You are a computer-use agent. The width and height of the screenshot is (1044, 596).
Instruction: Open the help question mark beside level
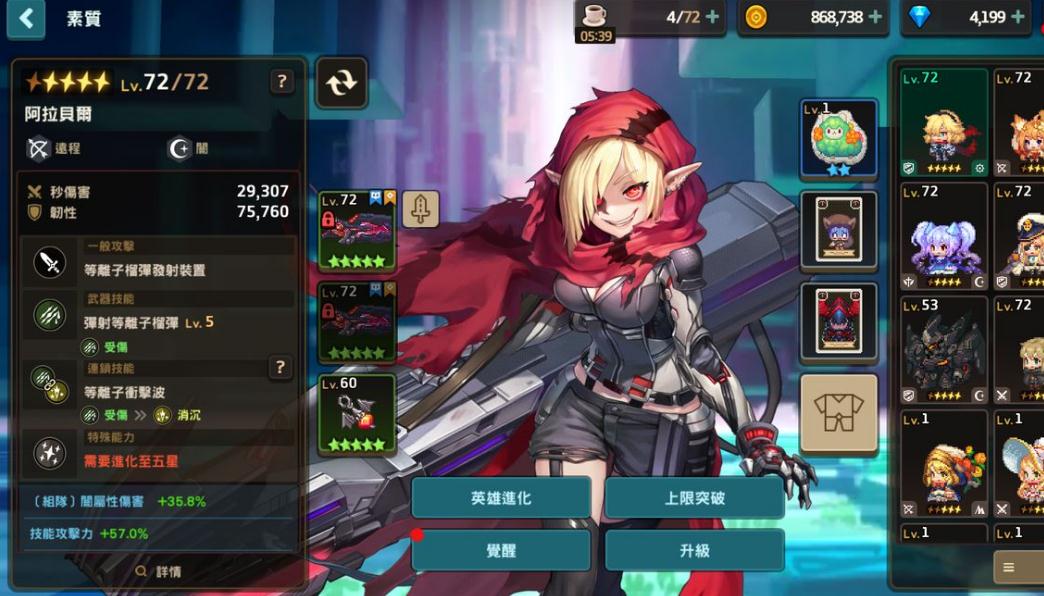[282, 82]
